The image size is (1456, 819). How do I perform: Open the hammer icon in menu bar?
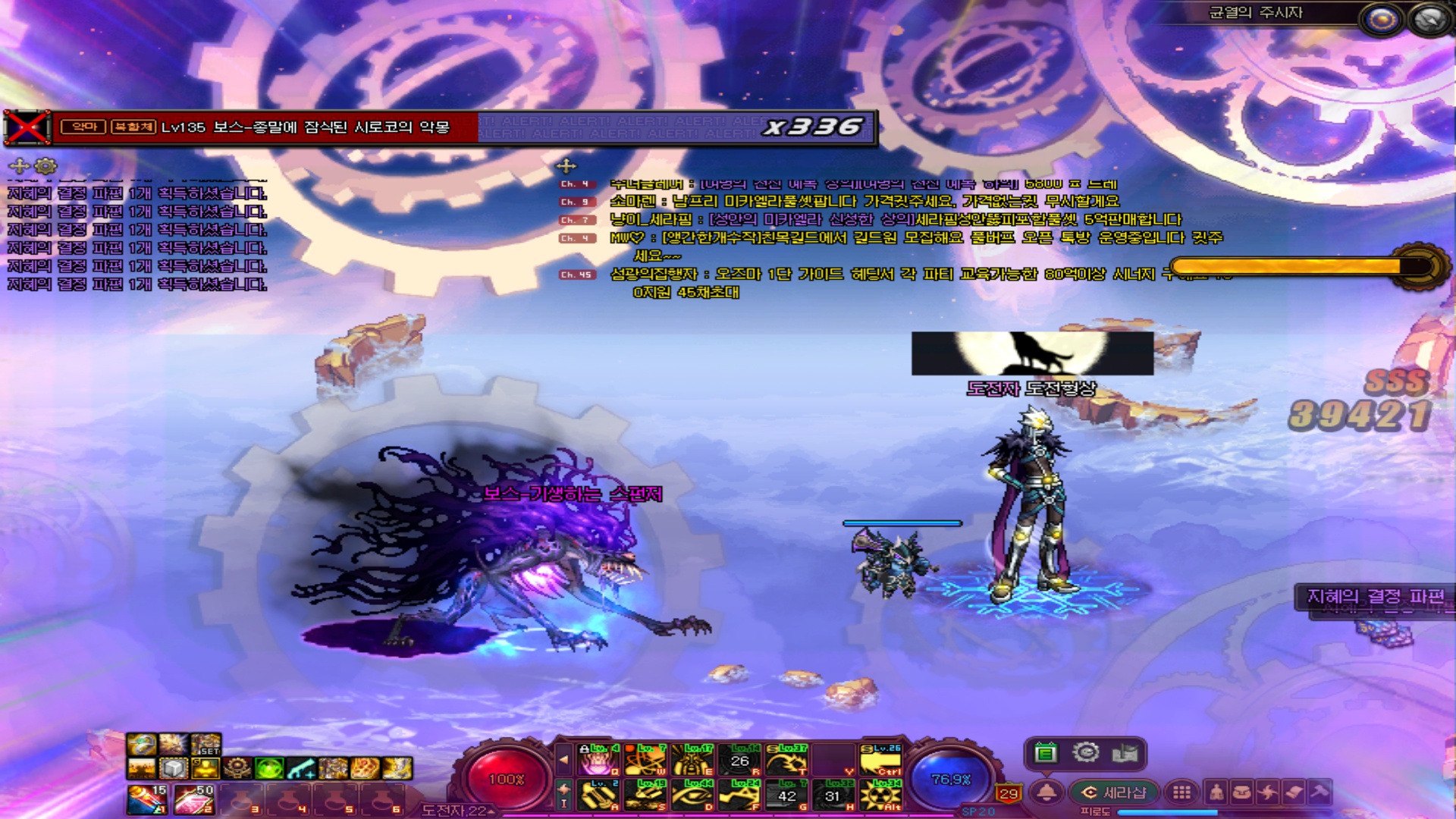coord(1319,792)
